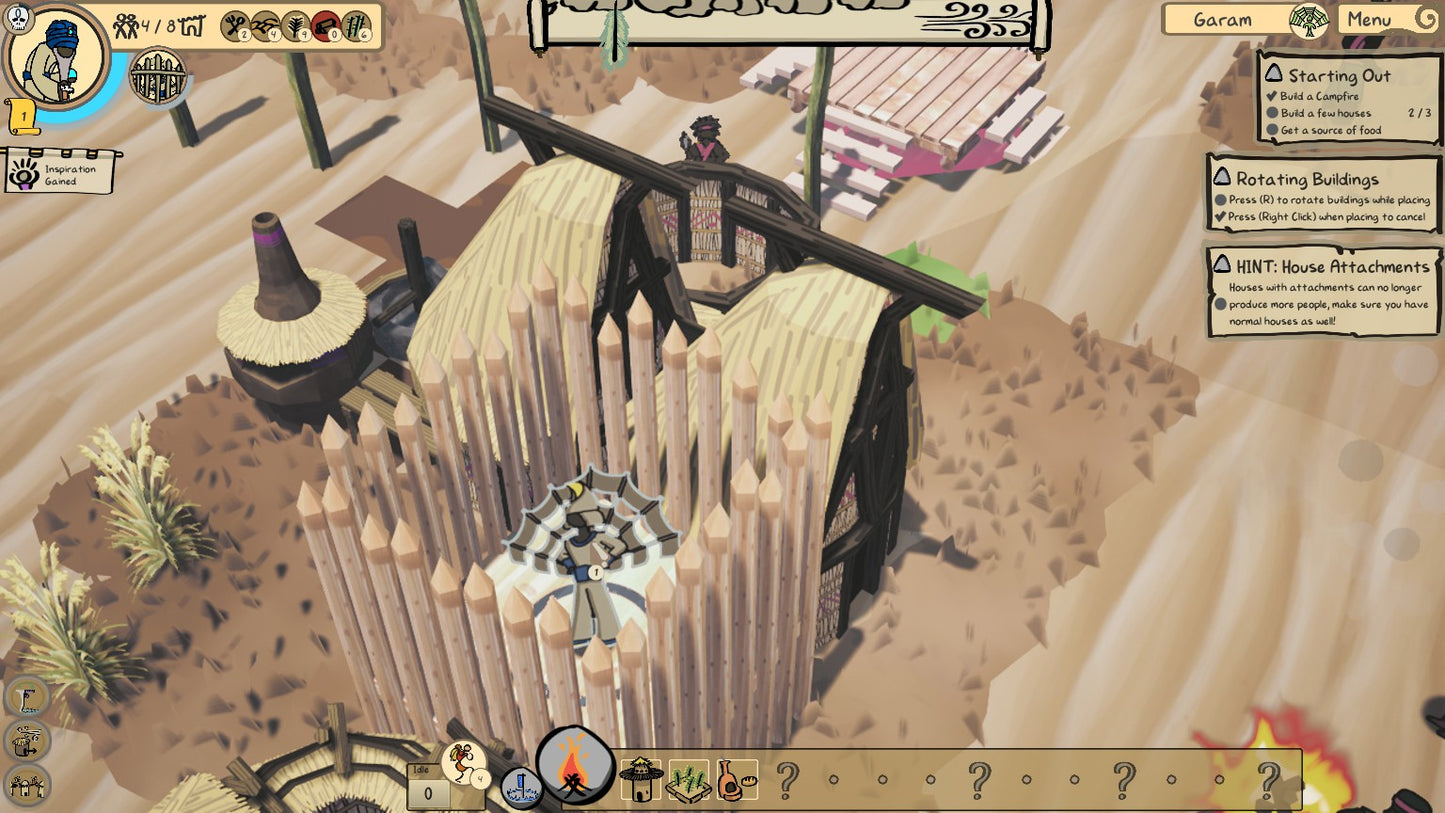This screenshot has height=813, width=1445.
Task: Select the turbaned leader portrait
Action: point(57,56)
